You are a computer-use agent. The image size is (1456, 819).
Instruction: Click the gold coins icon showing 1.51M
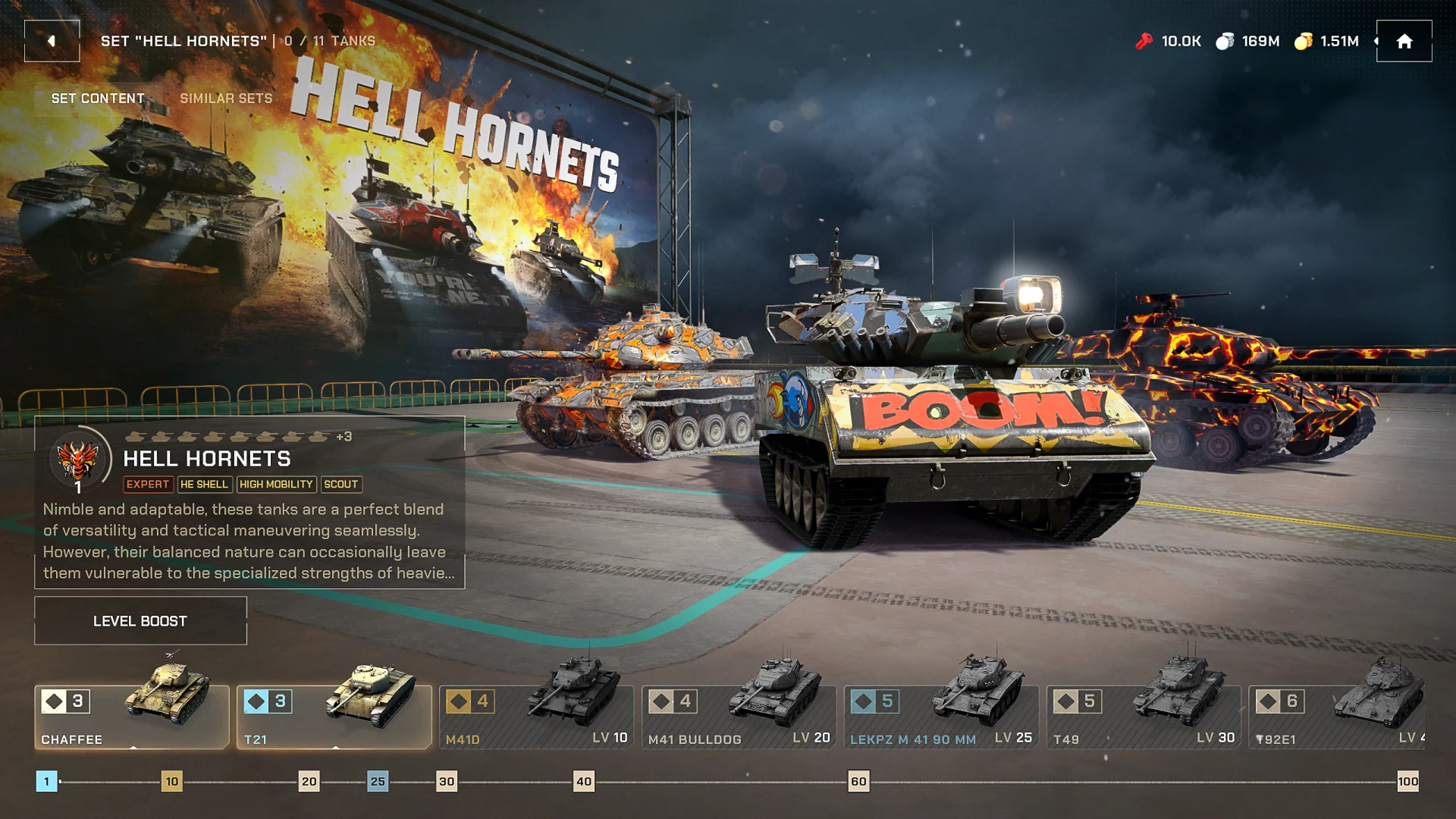[1305, 41]
